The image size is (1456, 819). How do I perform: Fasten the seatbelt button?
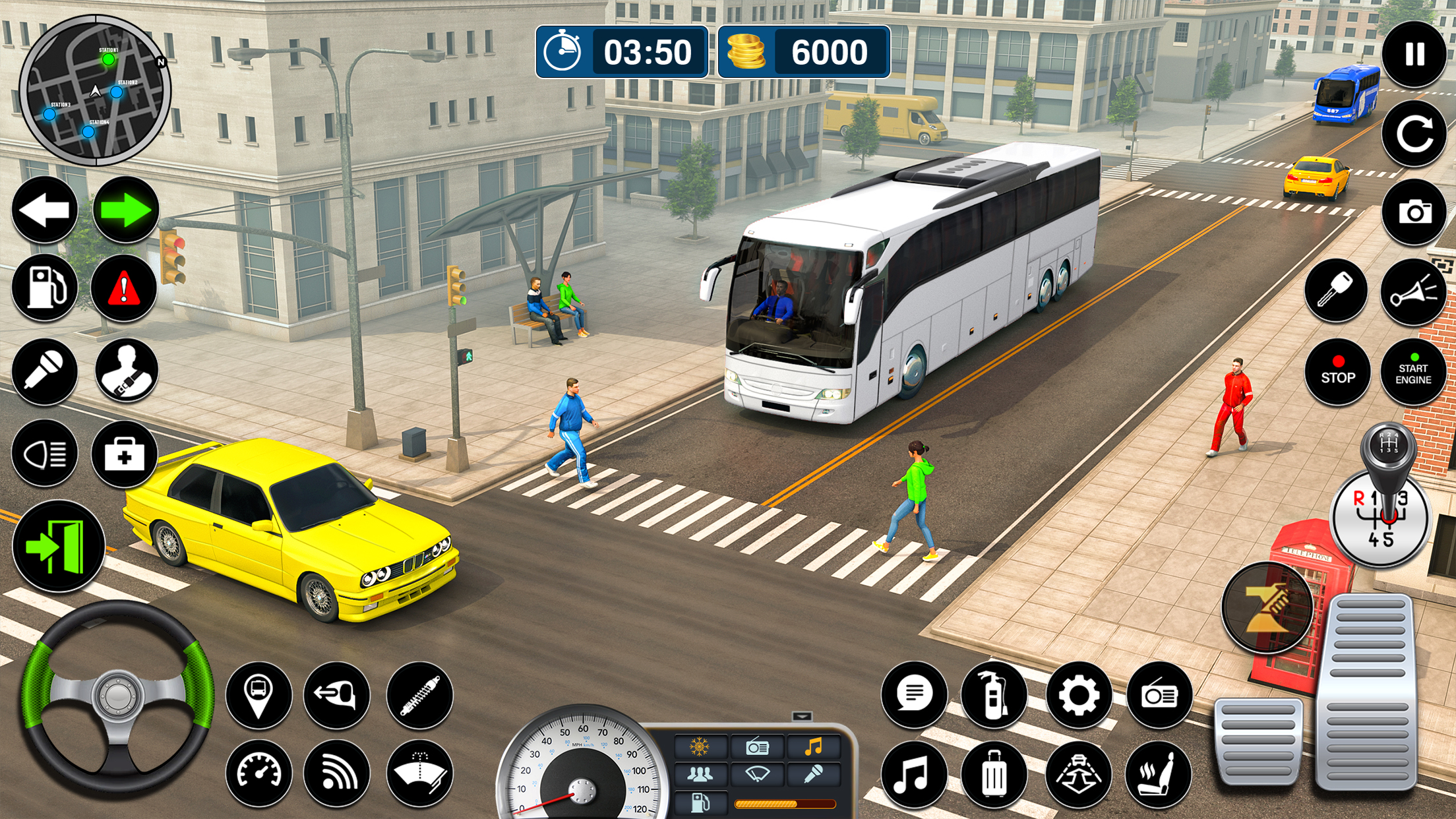tap(127, 371)
